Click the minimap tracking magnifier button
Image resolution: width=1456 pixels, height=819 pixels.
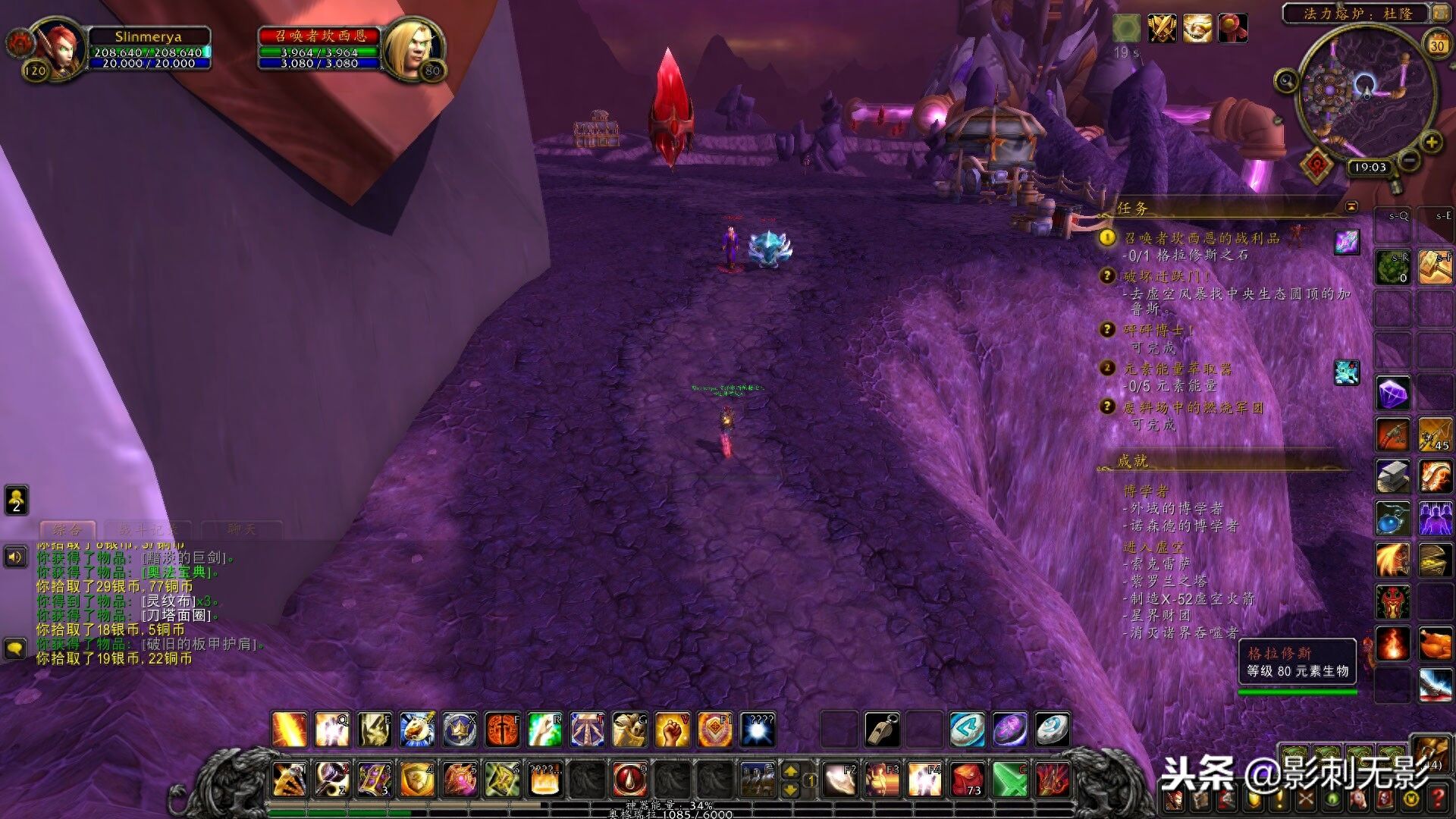(1285, 80)
